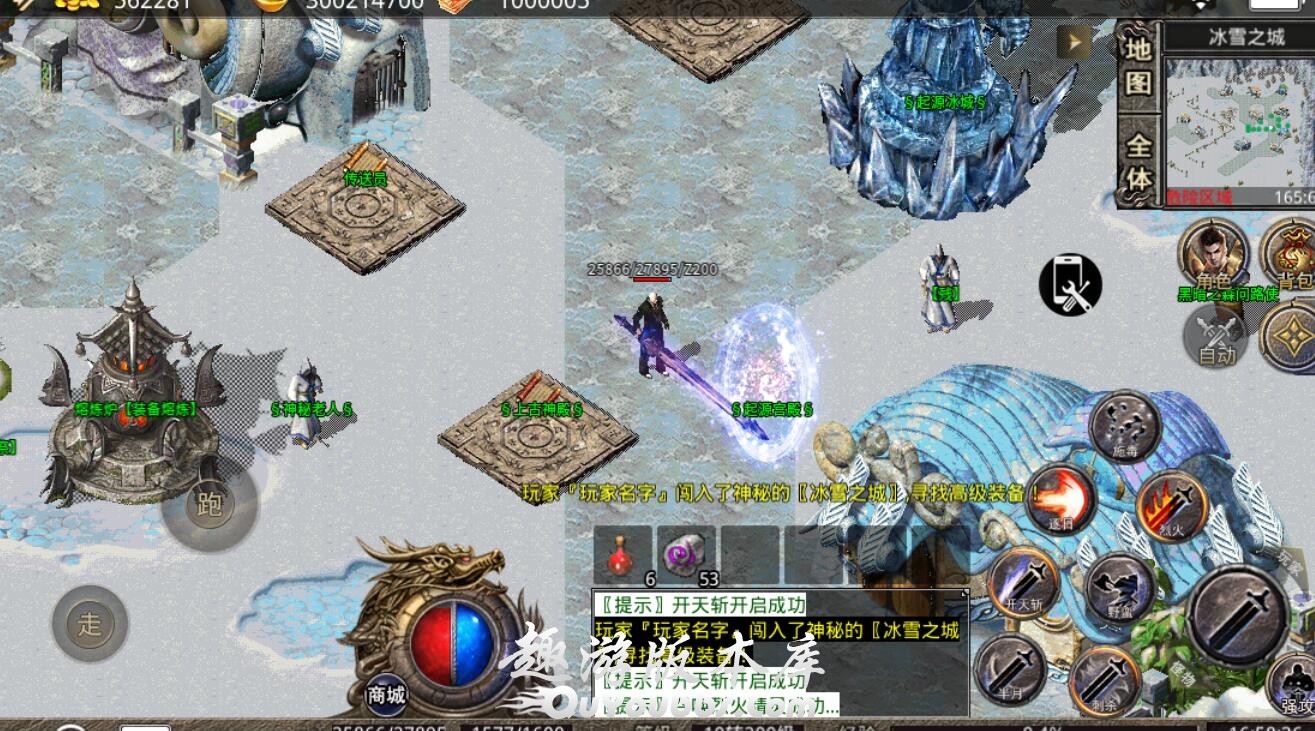Activate the 刺杀 thrust skill
The height and width of the screenshot is (731, 1315).
[1104, 681]
